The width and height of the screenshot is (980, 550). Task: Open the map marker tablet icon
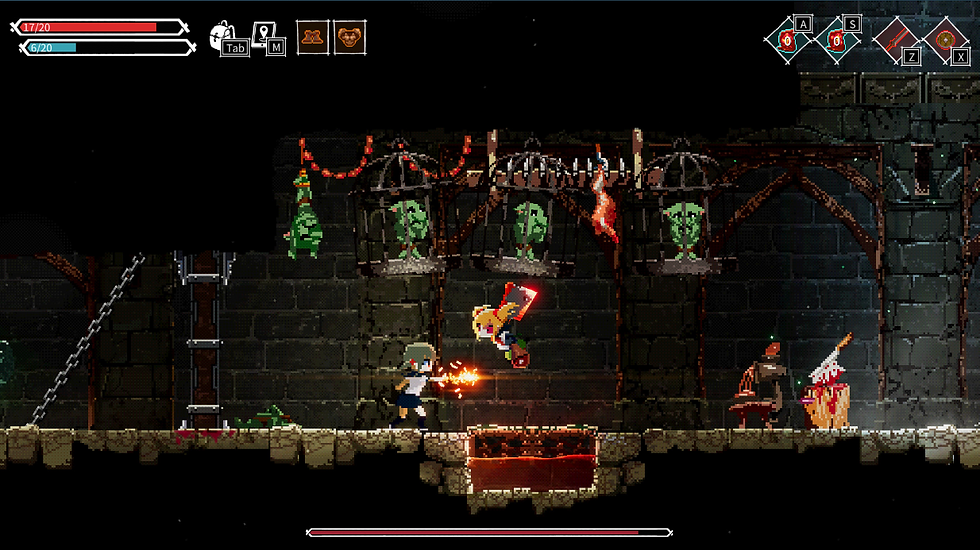point(265,36)
